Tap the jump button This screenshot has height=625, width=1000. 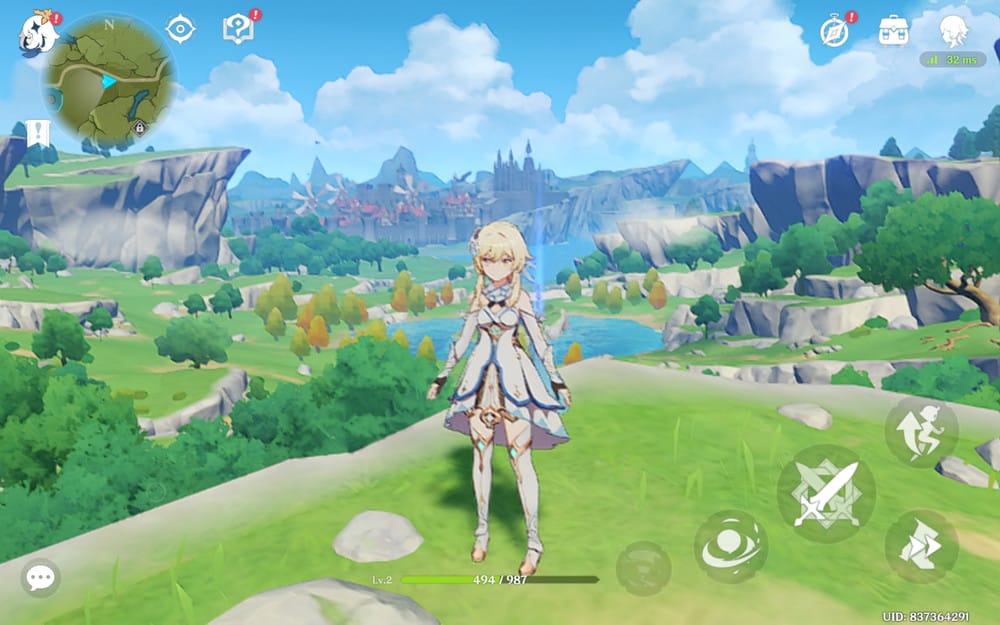click(921, 431)
